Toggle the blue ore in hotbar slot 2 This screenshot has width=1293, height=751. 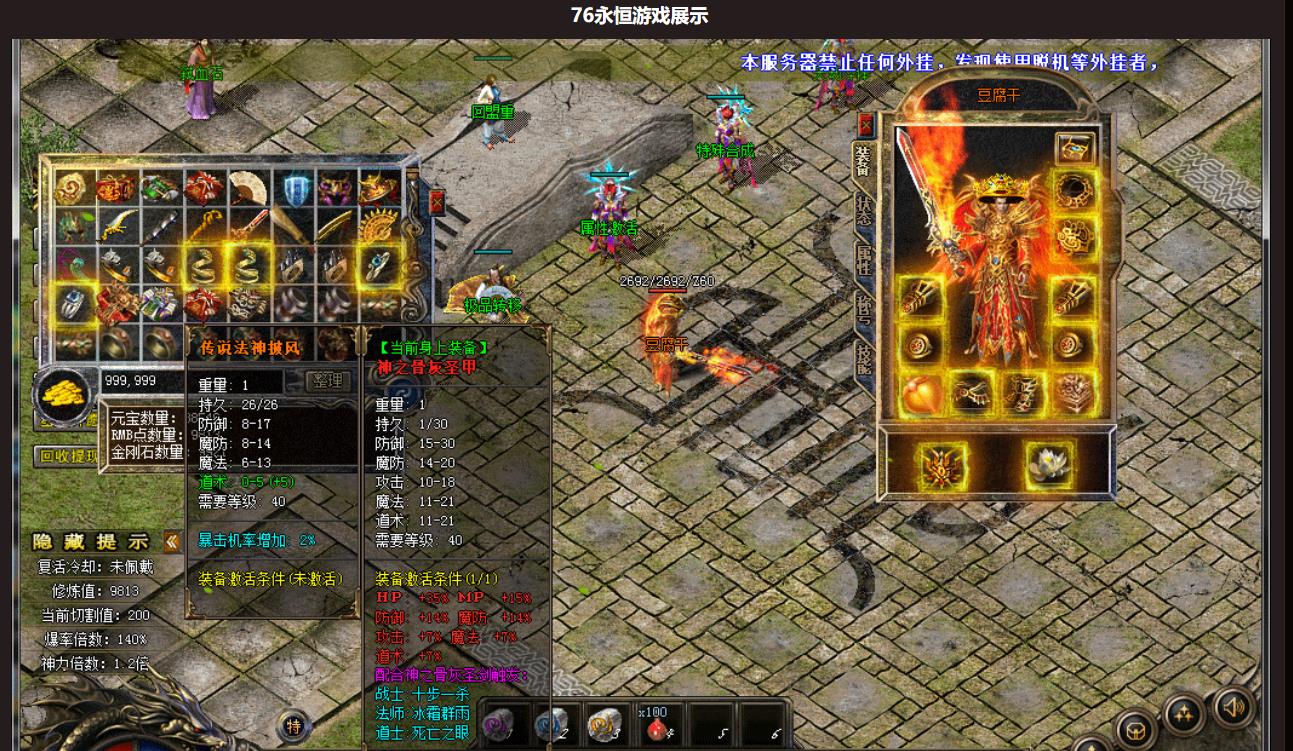coord(549,725)
